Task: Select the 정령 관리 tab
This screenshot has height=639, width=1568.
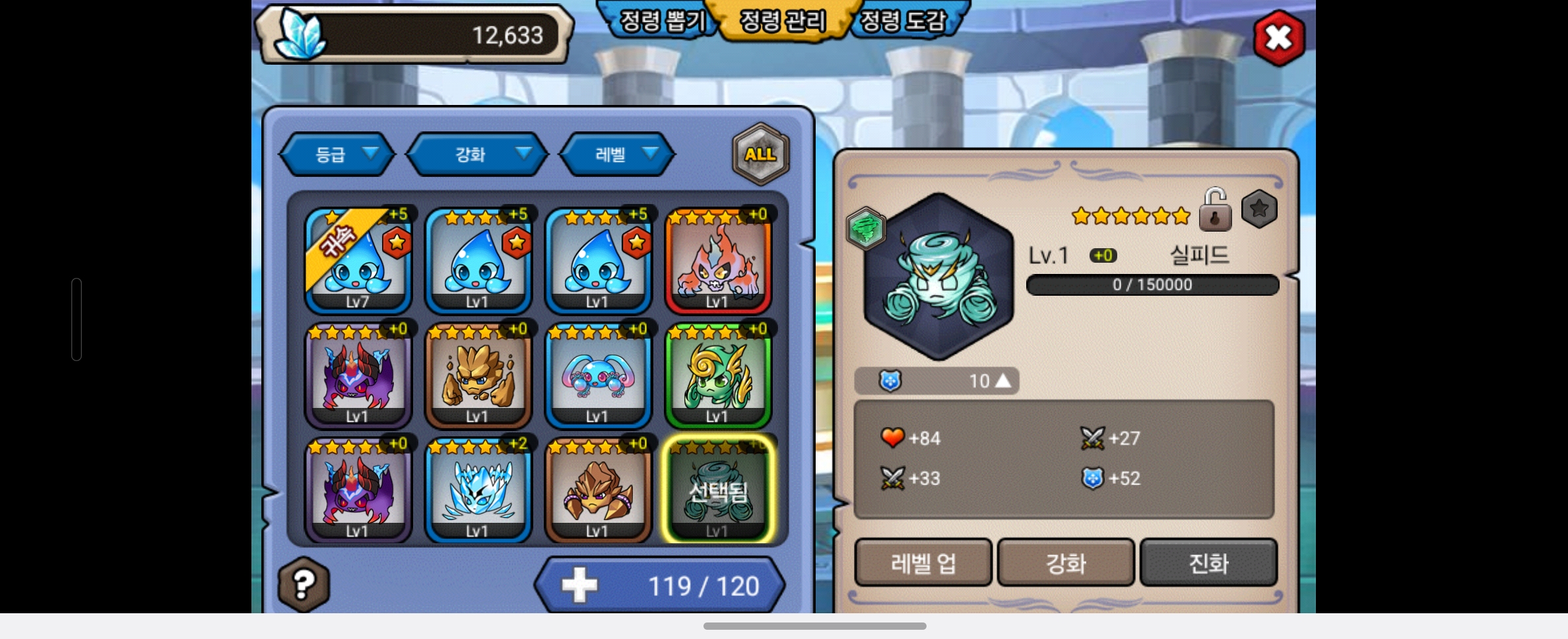Action: [782, 22]
